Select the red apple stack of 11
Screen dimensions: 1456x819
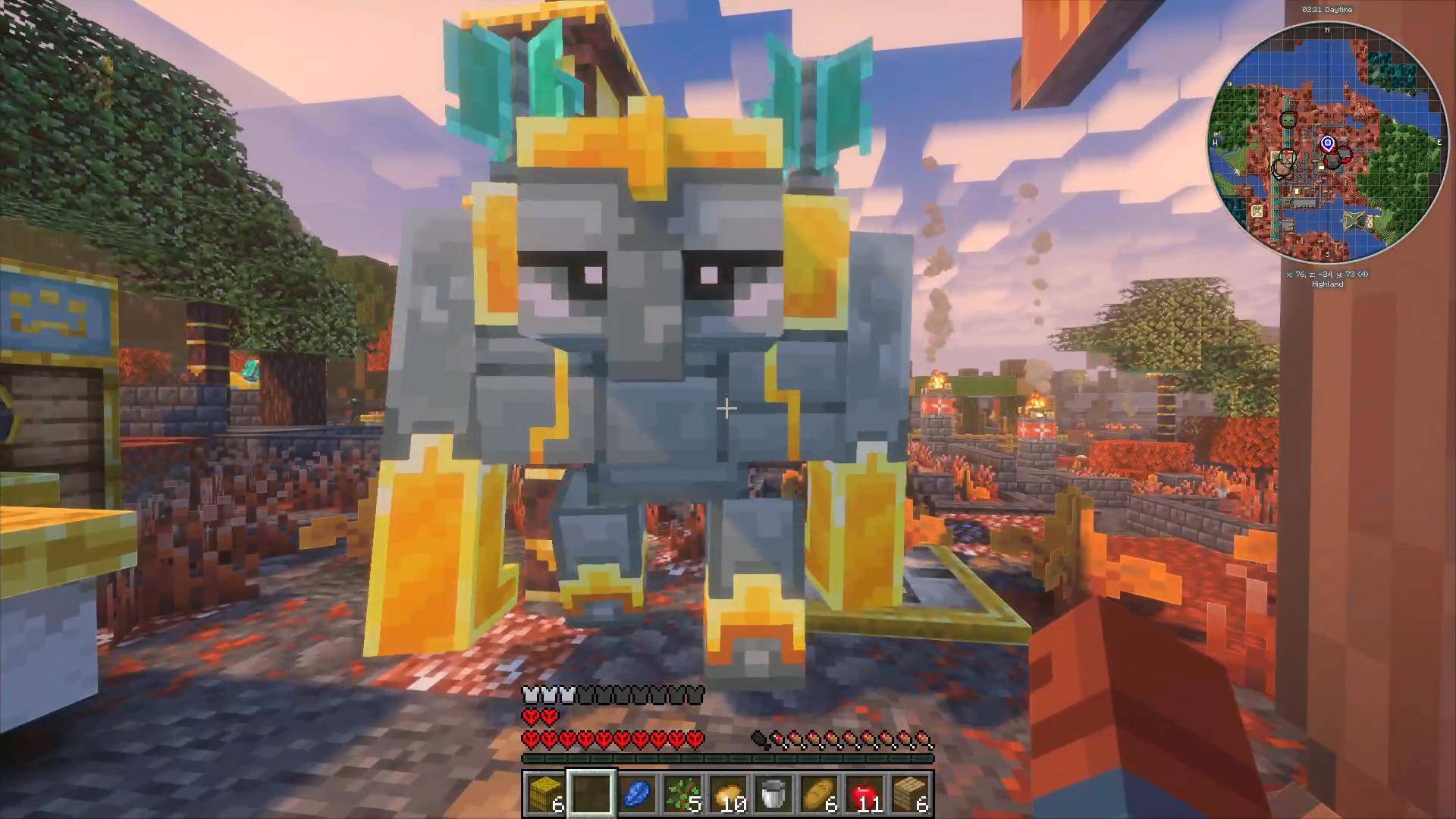click(864, 791)
